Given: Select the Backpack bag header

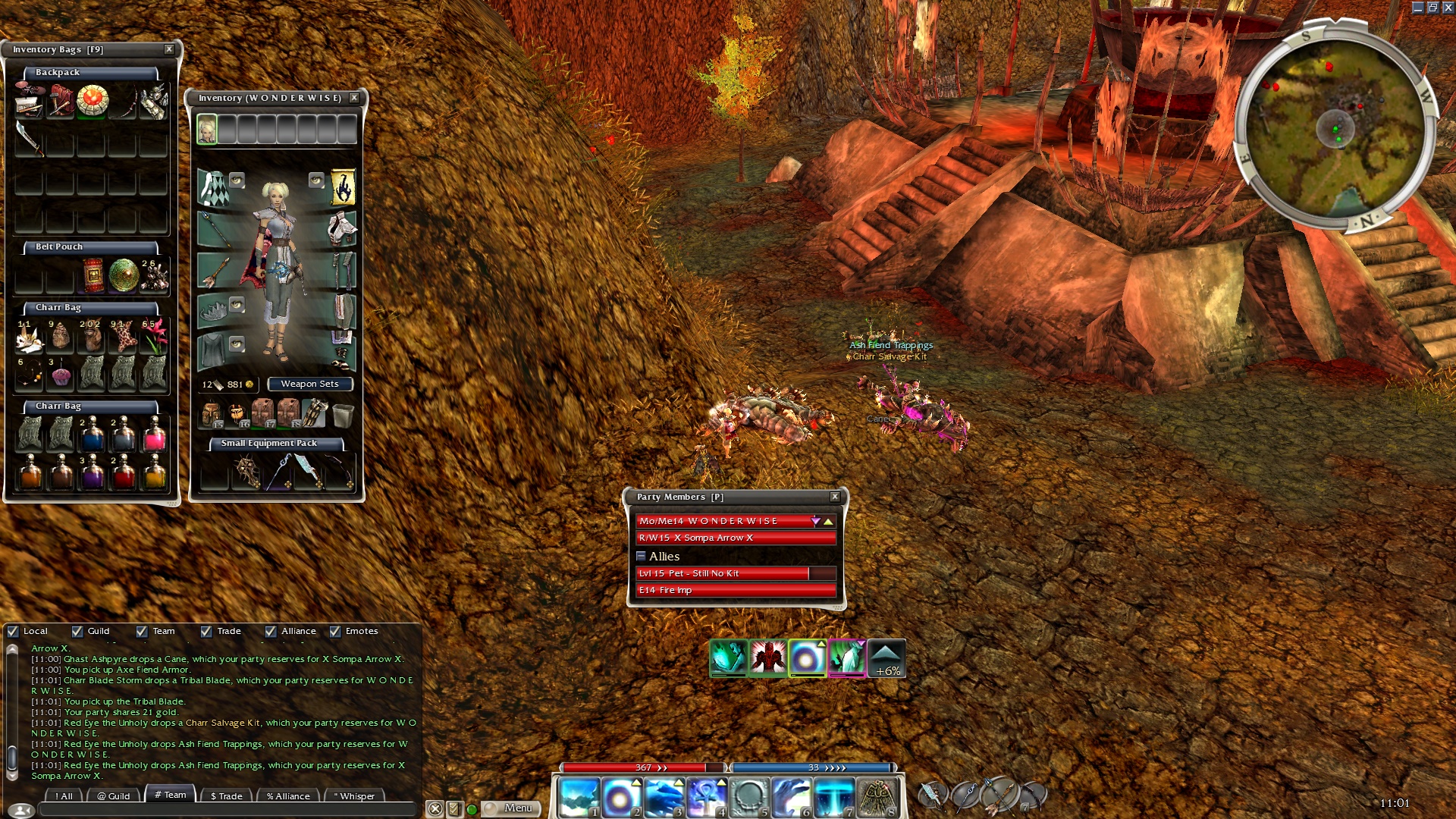Looking at the screenshot, I should point(91,73).
